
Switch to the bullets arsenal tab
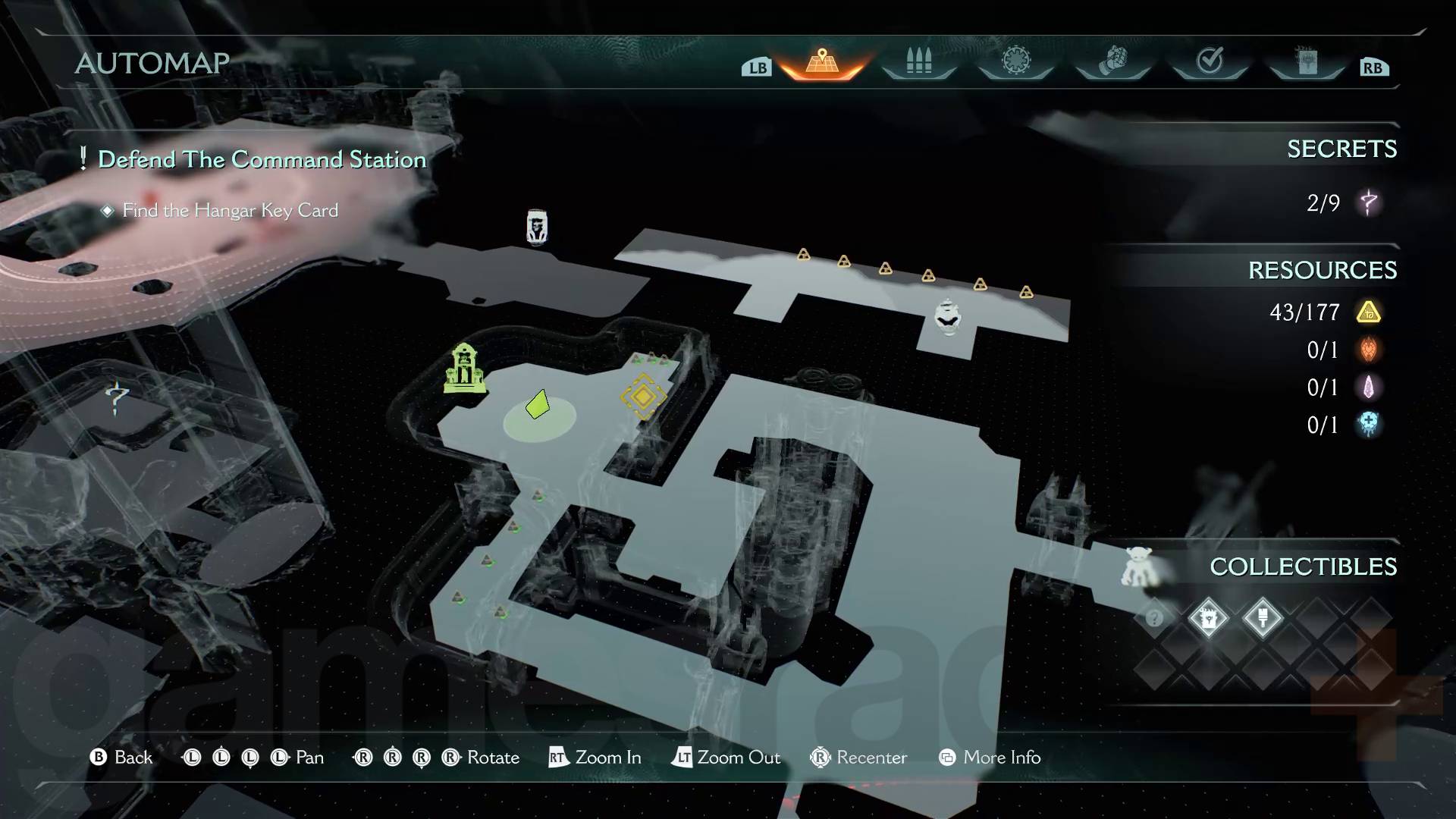918,62
